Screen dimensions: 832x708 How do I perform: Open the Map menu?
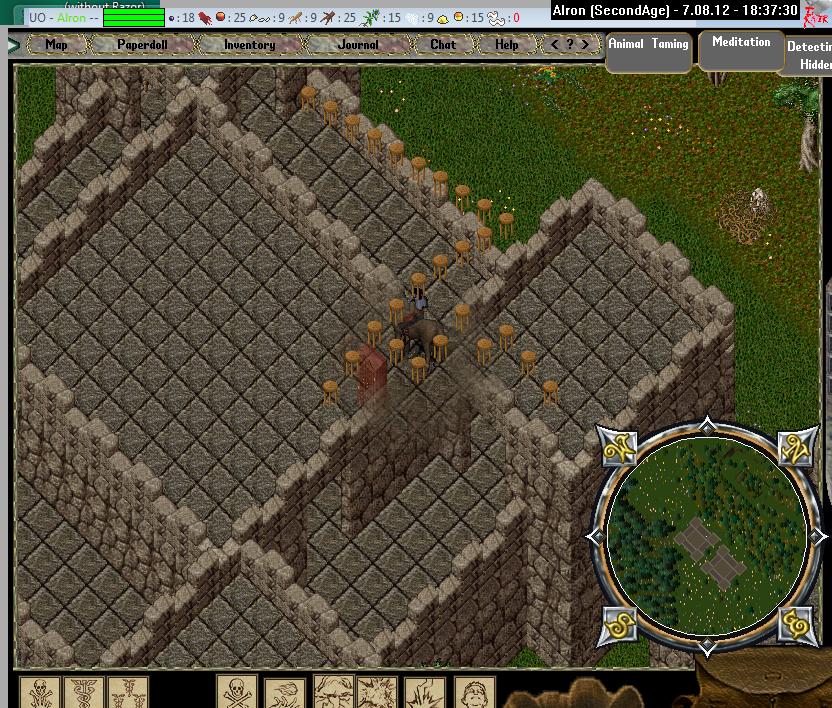(56, 45)
